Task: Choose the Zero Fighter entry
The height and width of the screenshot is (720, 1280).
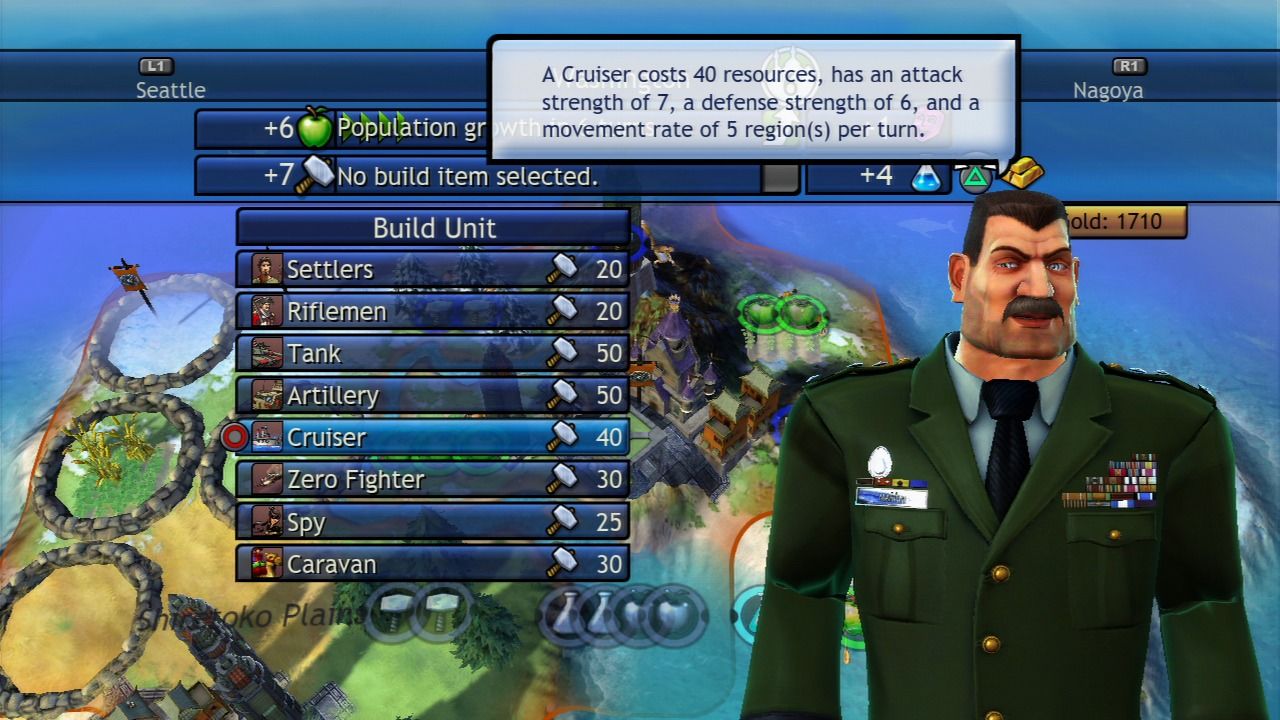Action: coord(433,480)
